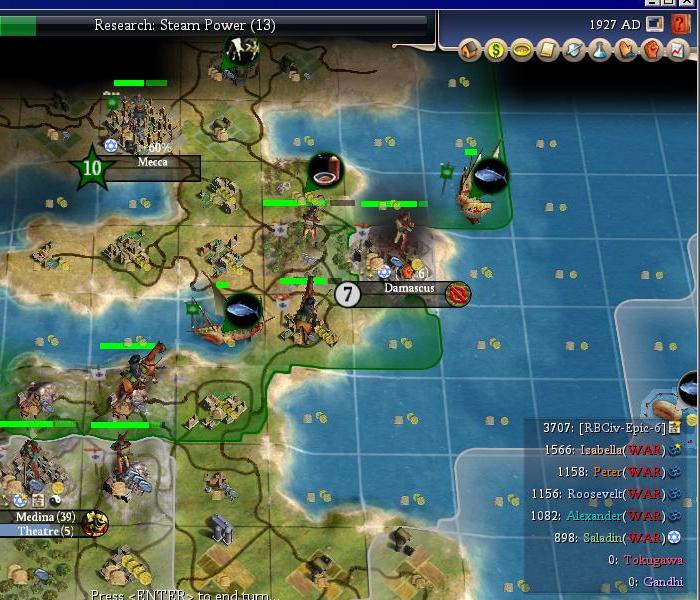The height and width of the screenshot is (600, 700).
Task: Select the Mecca city name bar
Action: [x=152, y=162]
